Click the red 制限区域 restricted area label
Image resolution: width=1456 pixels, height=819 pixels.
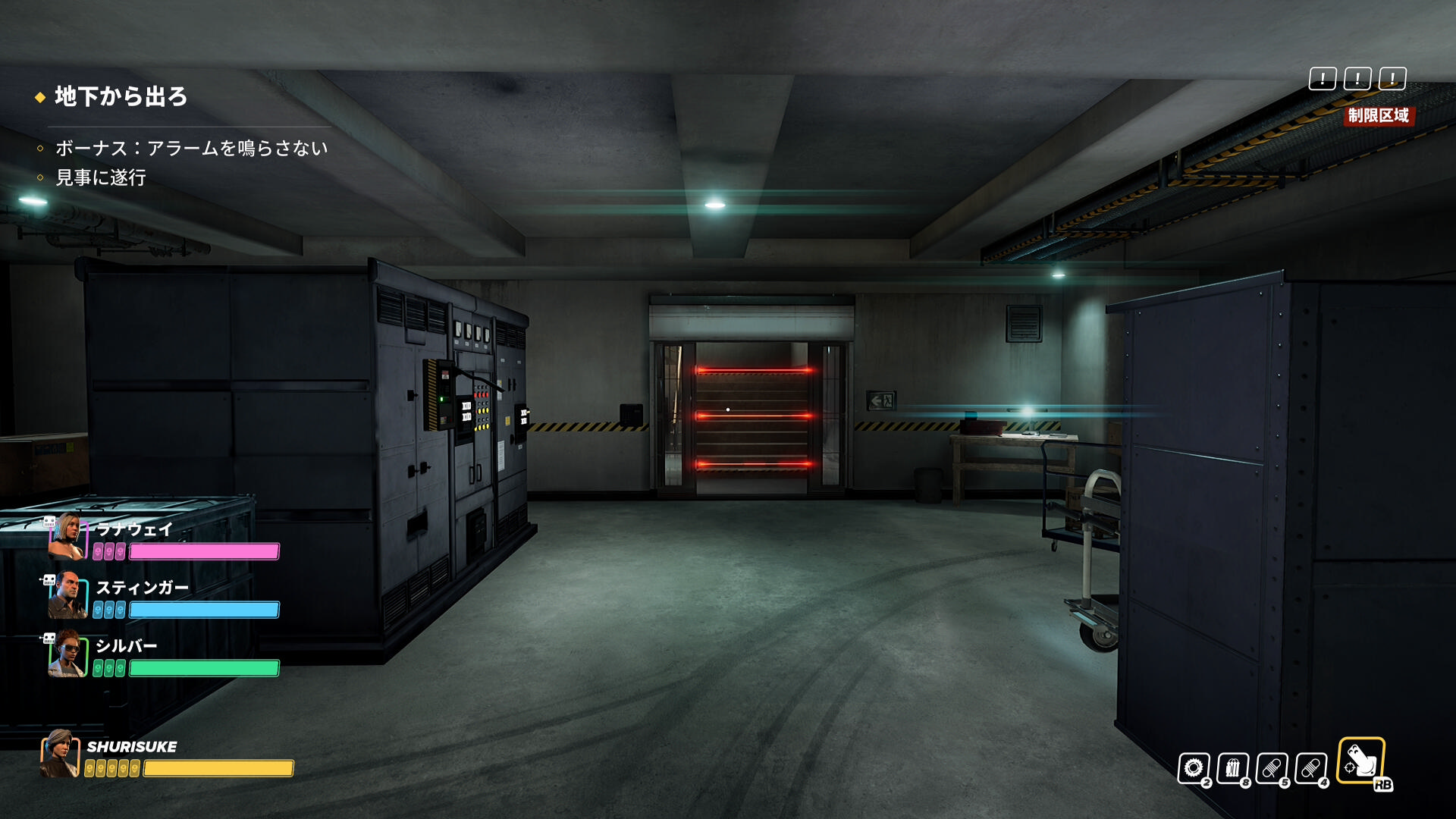[x=1378, y=115]
